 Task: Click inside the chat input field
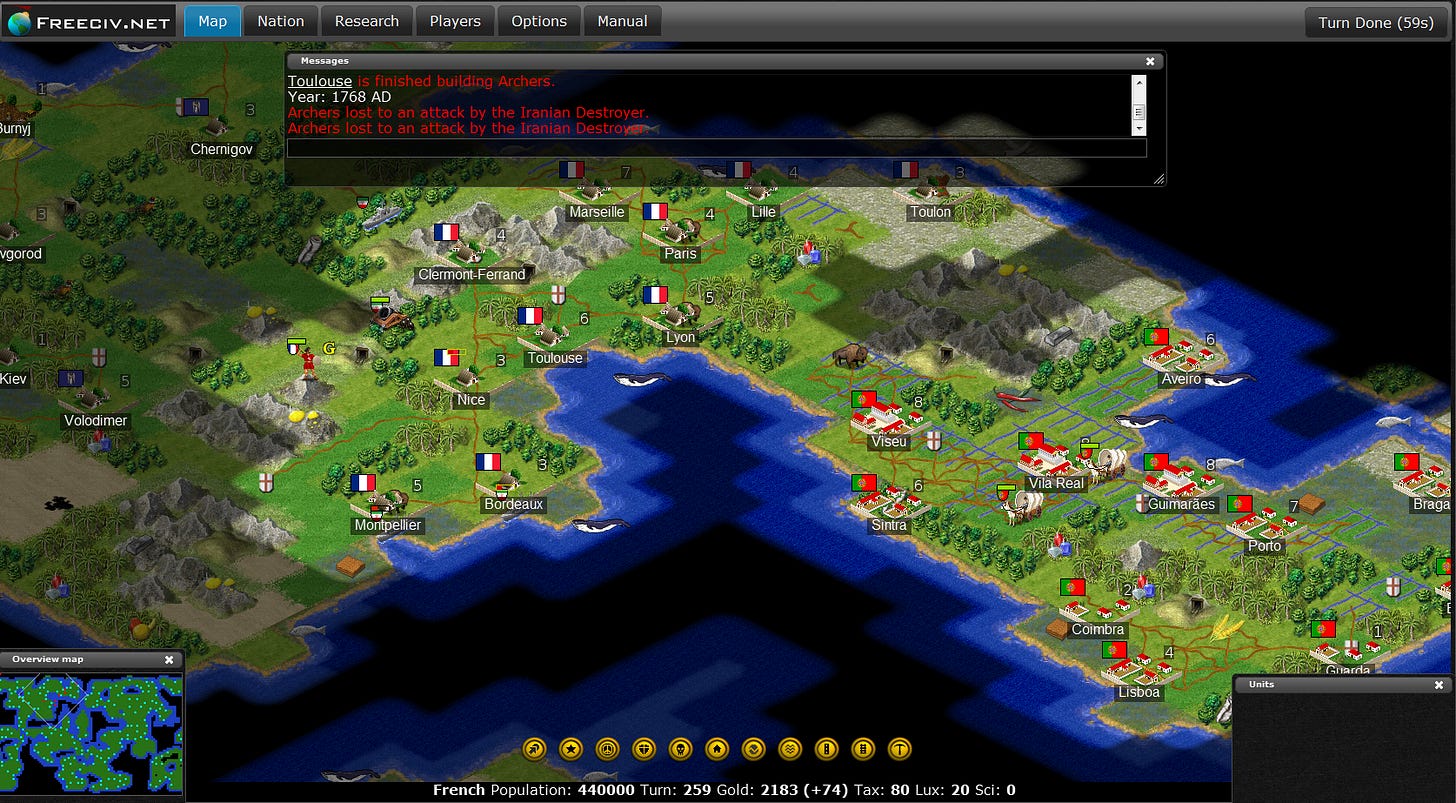coord(716,147)
